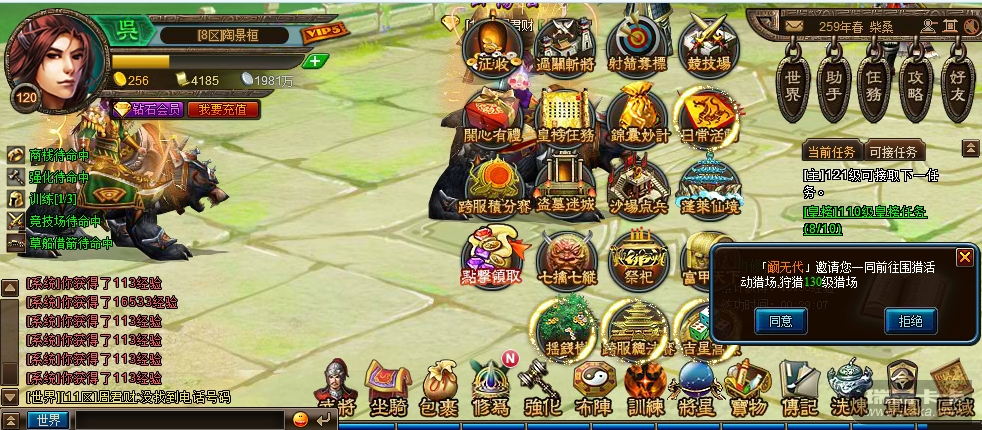Open the 包裹 bag inventory
The height and width of the screenshot is (430, 982).
pos(439,390)
